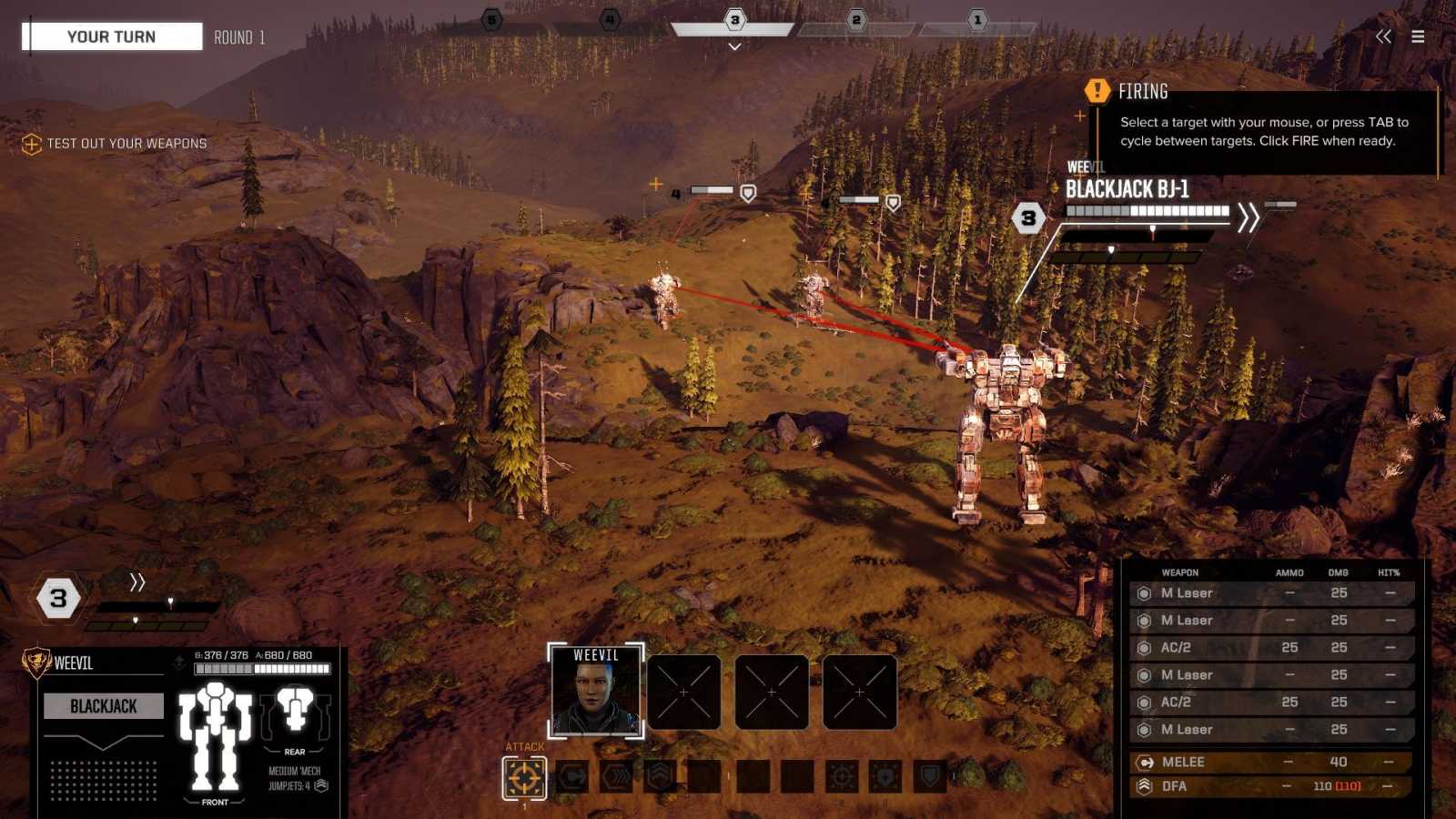Viewport: 1456px width, 819px height.
Task: Select Weevil's pilot portrait
Action: pos(595,692)
